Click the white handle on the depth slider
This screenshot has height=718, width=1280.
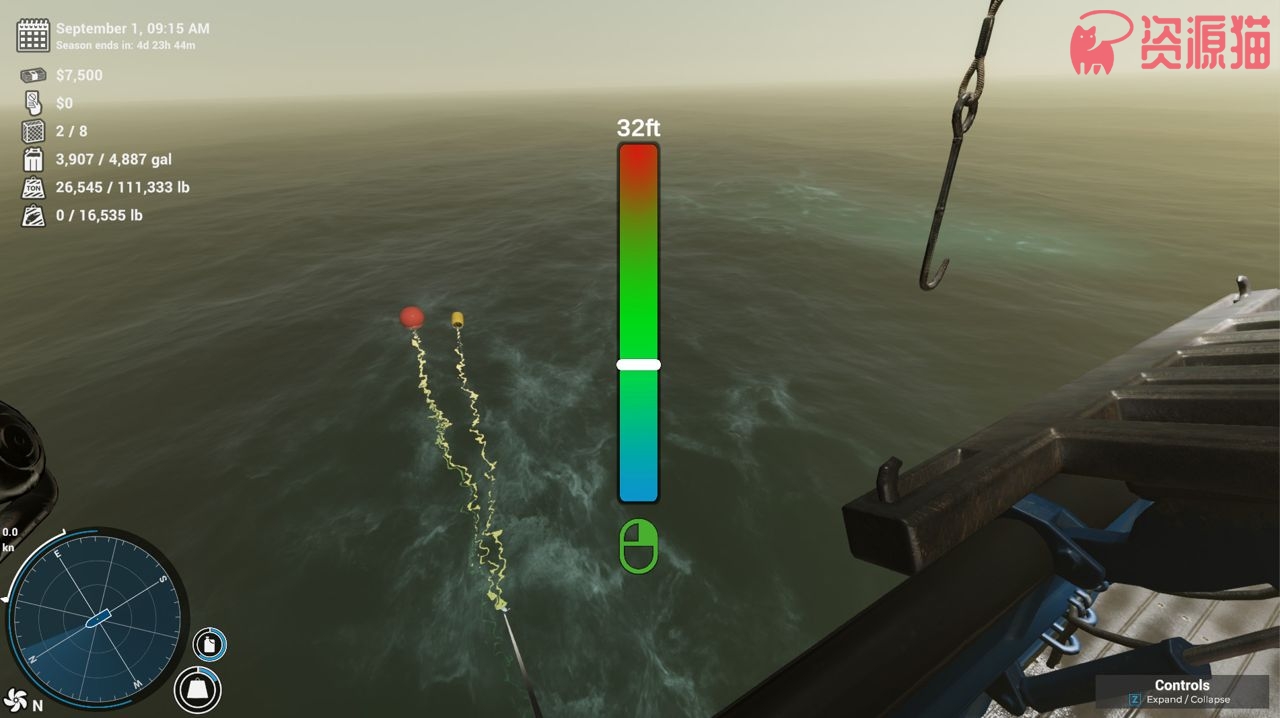(x=638, y=365)
